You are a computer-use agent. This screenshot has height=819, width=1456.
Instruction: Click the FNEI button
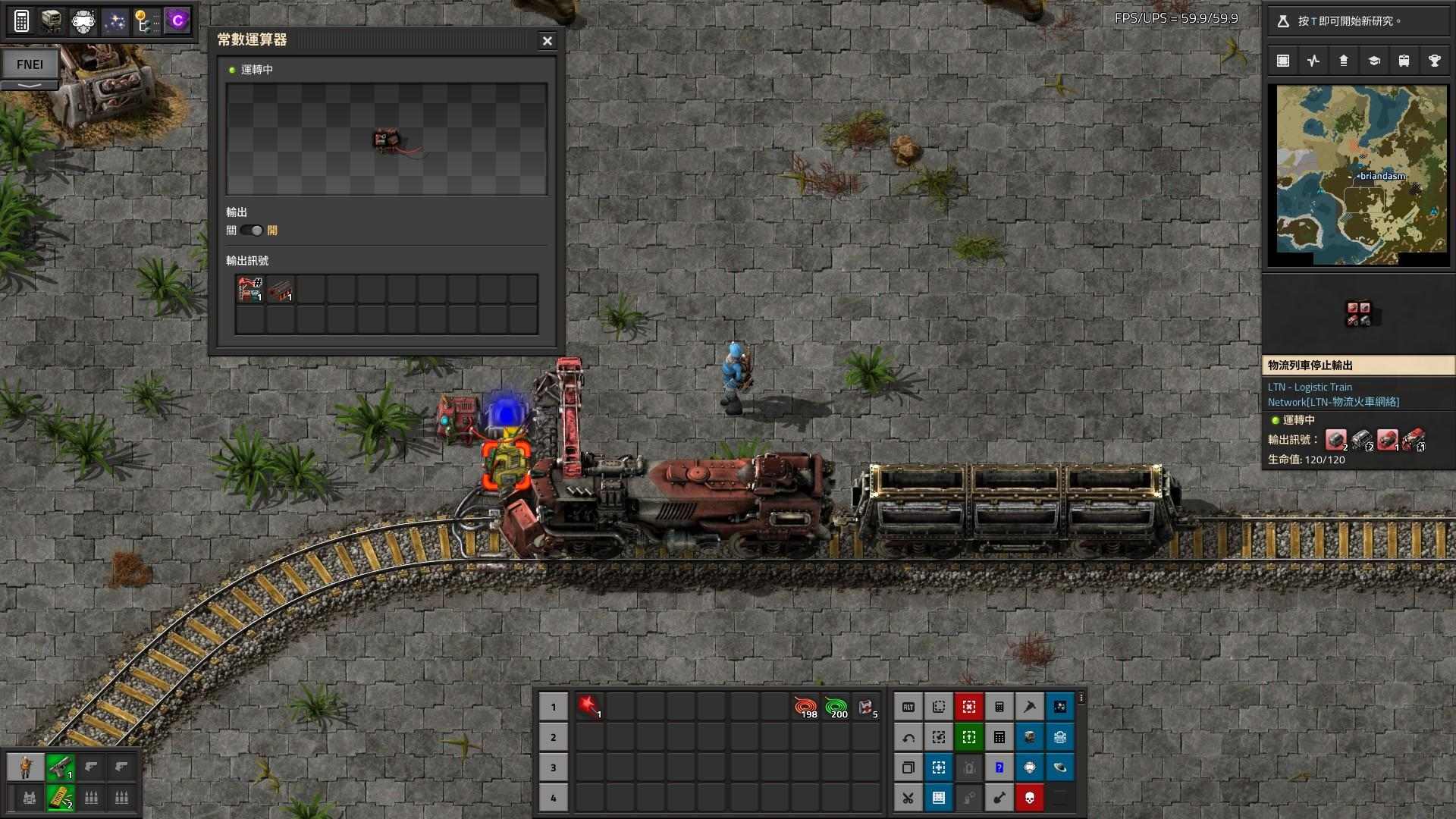tap(30, 64)
